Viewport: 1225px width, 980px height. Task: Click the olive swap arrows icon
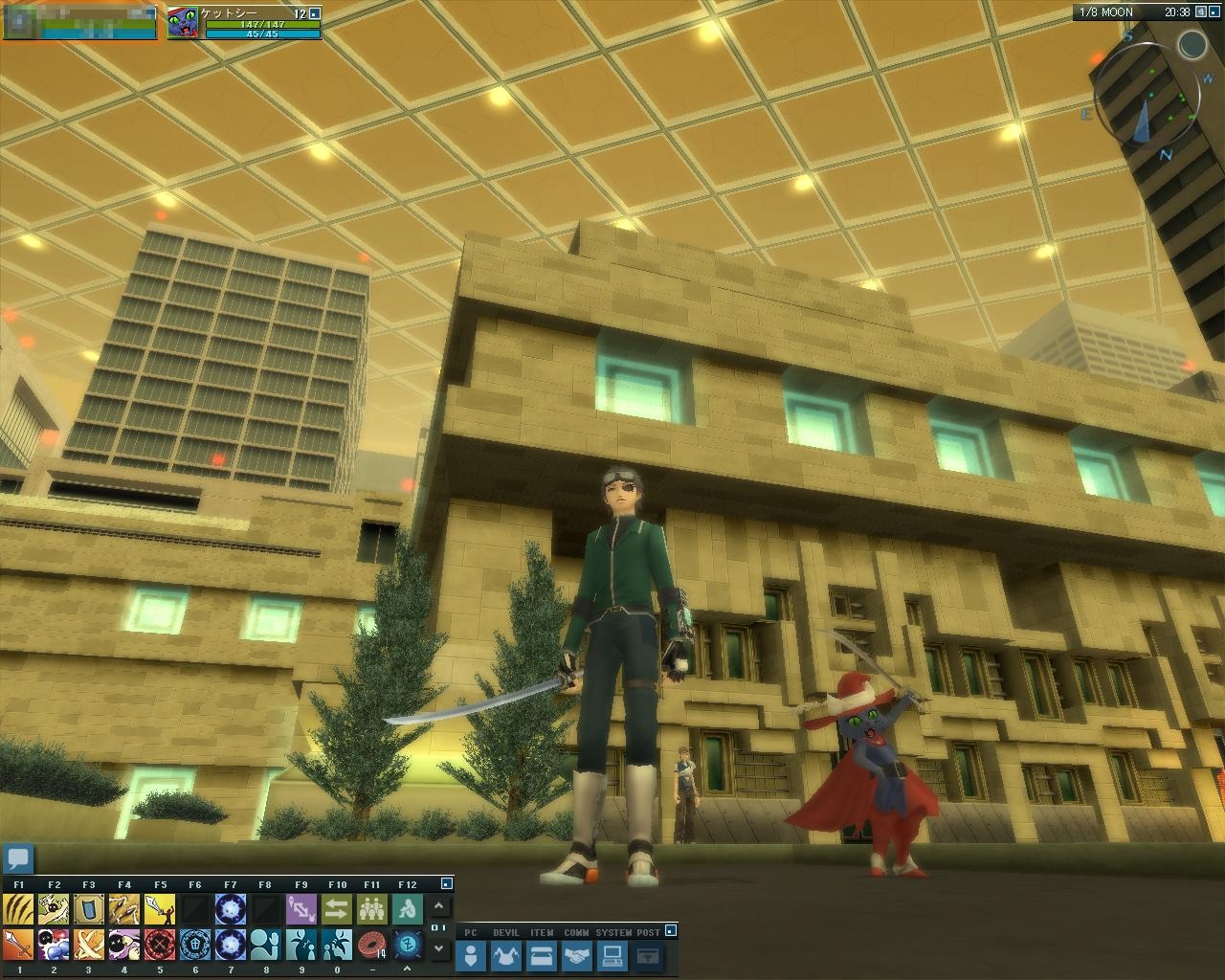click(x=336, y=908)
